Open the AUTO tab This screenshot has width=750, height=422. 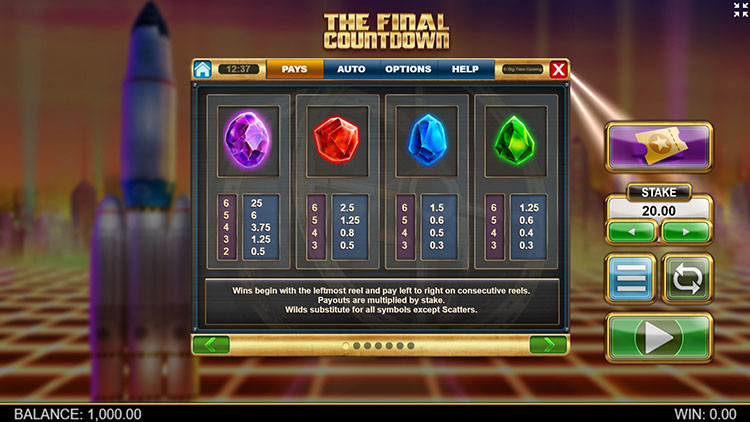[351, 70]
